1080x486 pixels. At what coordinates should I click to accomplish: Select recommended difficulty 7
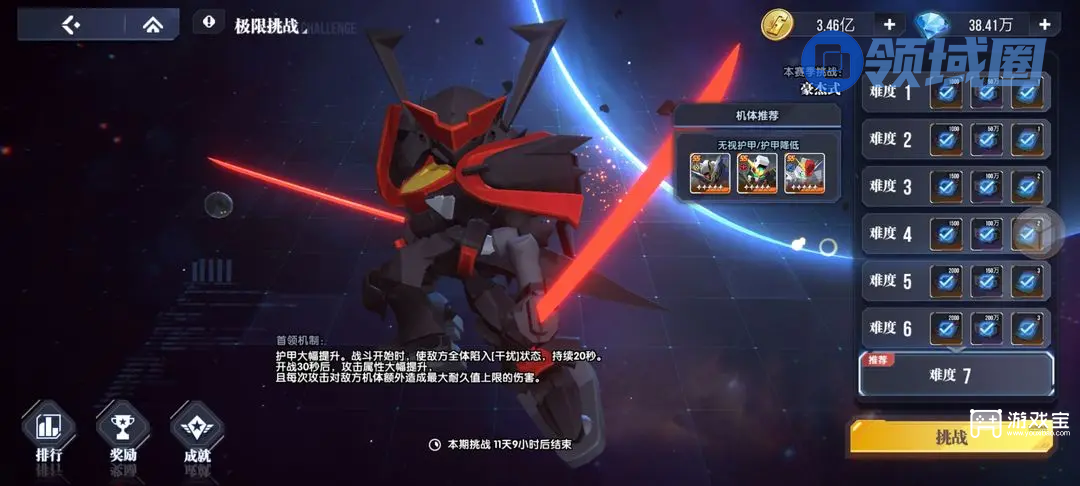coord(956,375)
